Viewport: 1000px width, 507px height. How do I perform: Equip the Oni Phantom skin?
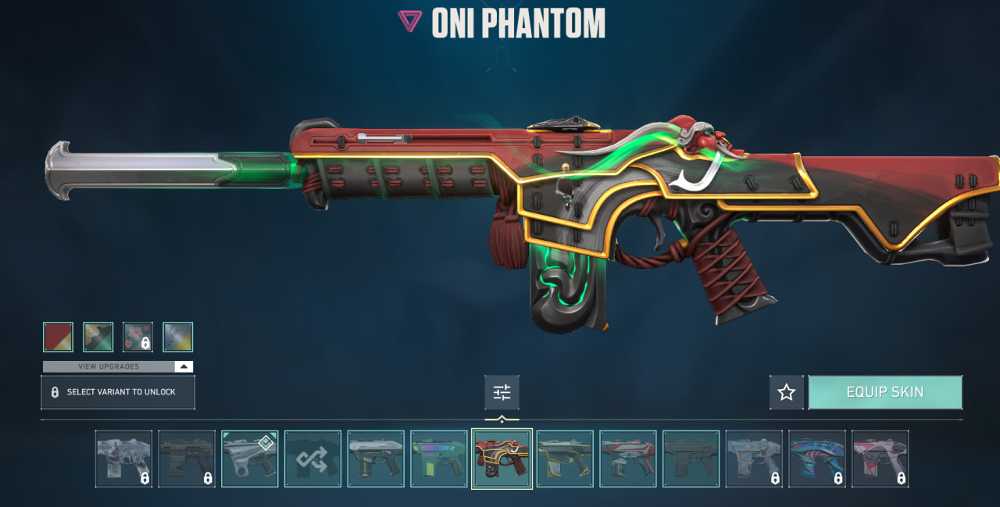click(x=885, y=392)
